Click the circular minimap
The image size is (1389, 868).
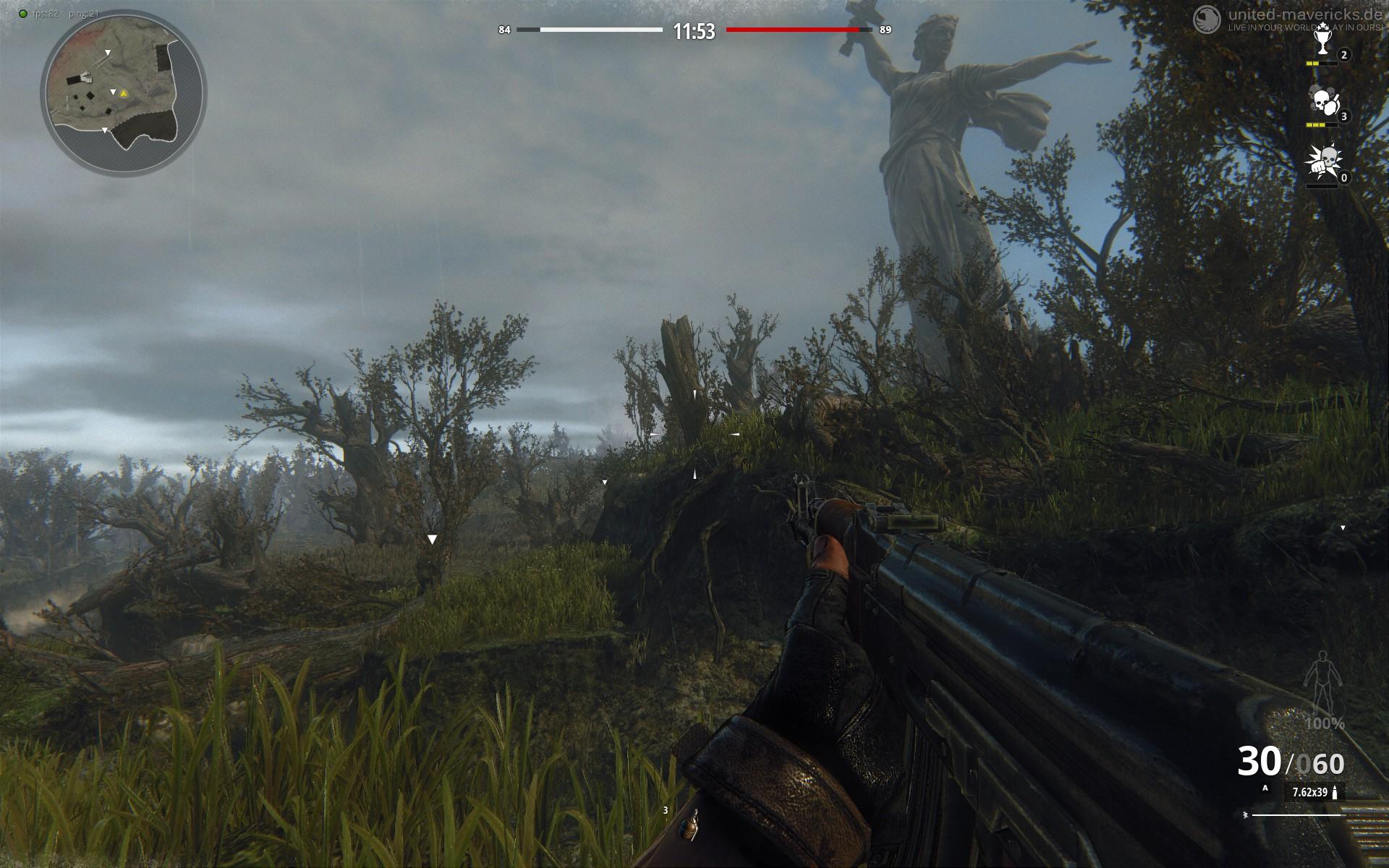click(122, 93)
